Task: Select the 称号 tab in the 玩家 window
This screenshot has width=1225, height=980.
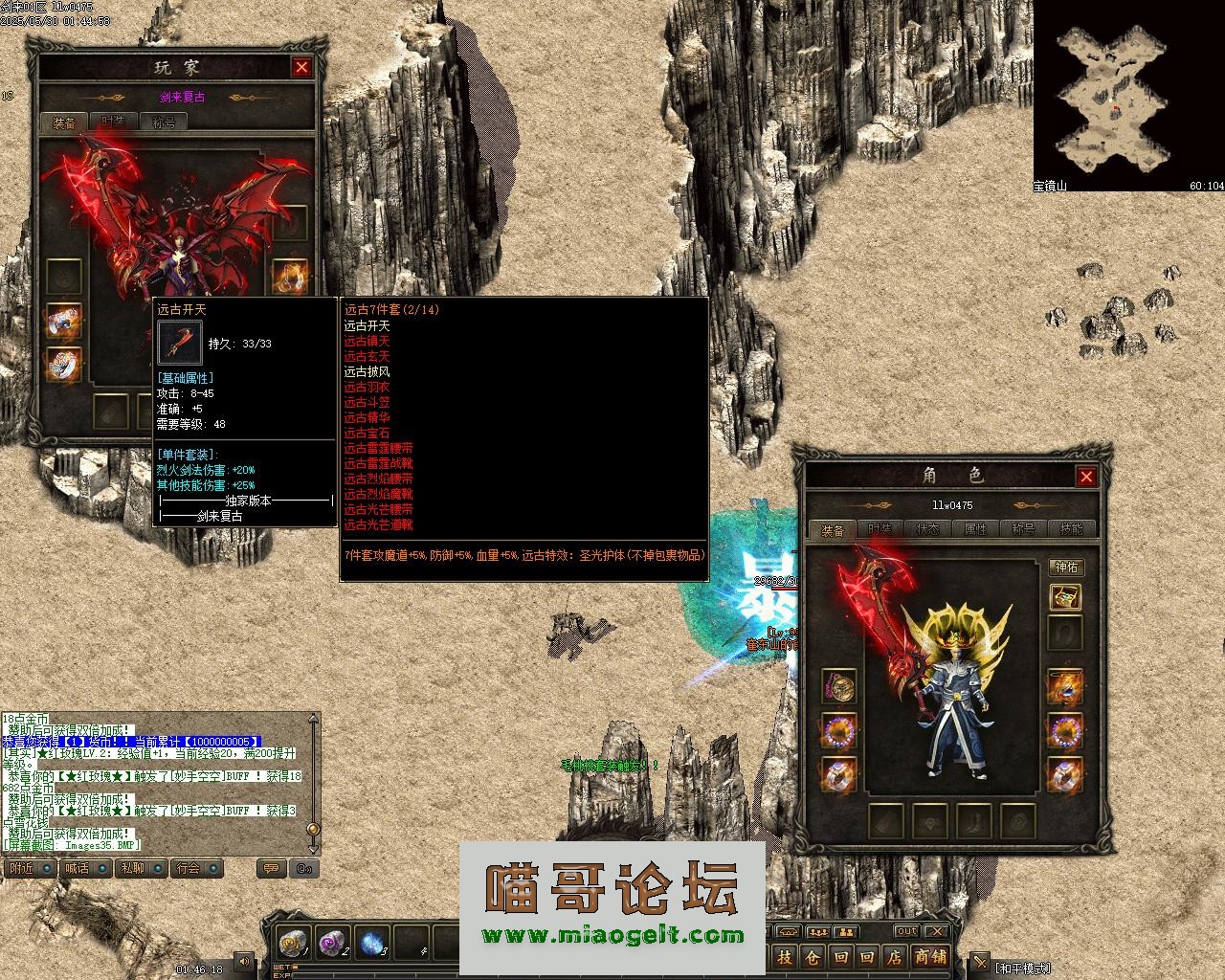Action: coord(164,122)
